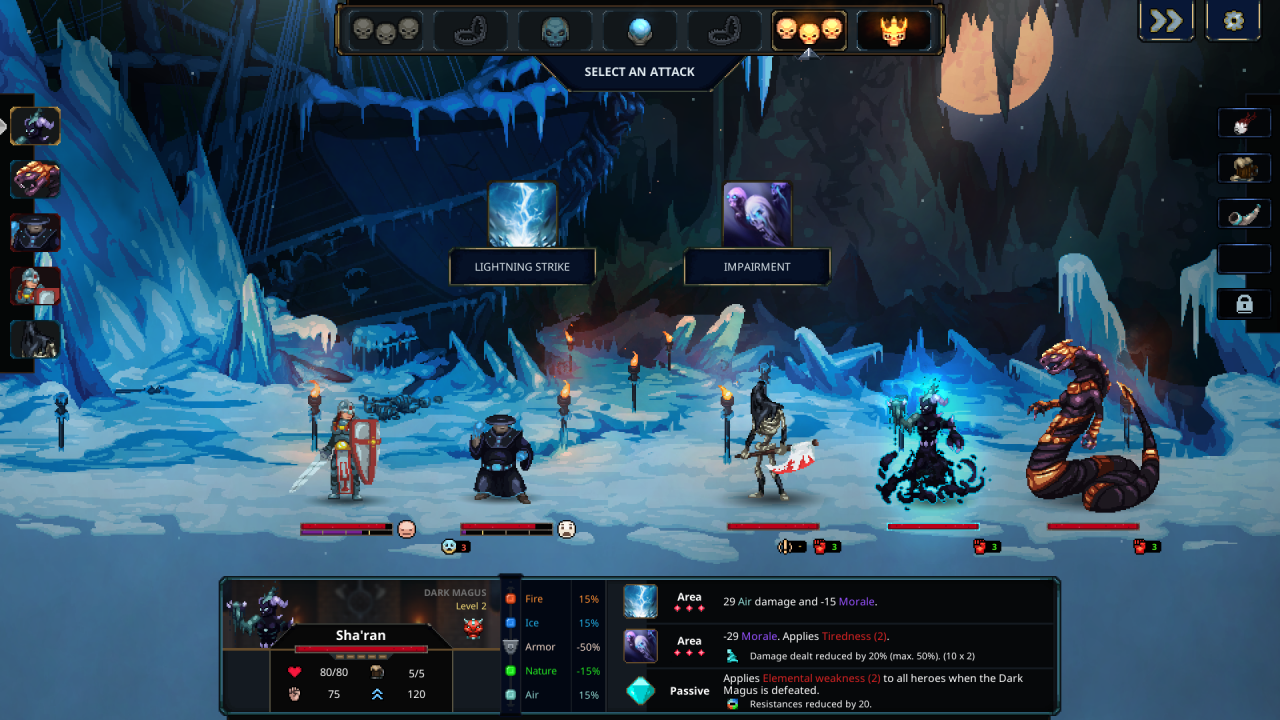Click the locked item slot
This screenshot has width=1280, height=720.
[1244, 304]
